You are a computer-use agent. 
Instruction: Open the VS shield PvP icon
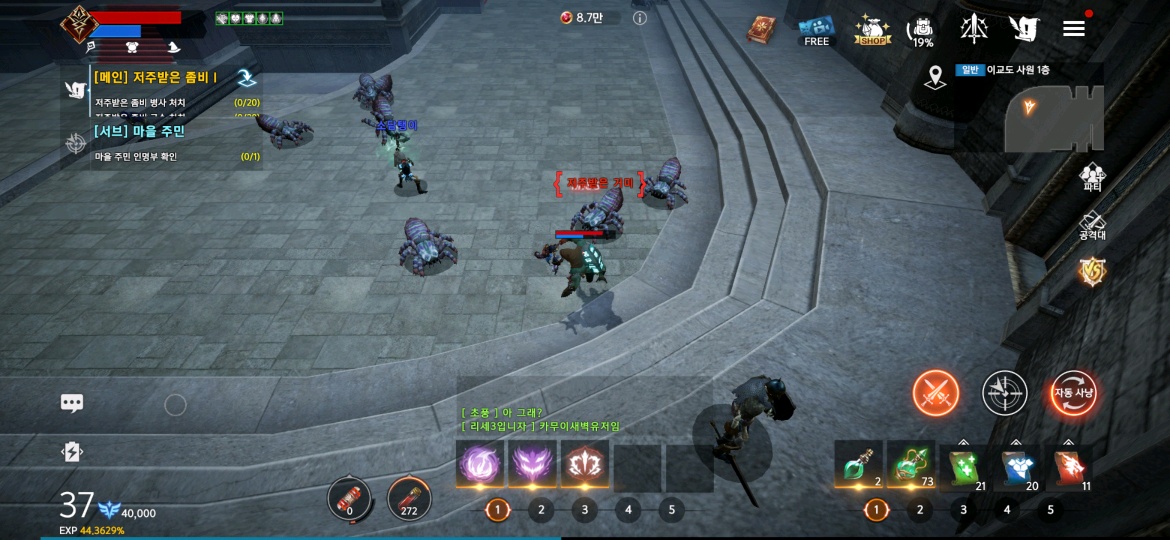[x=1092, y=271]
